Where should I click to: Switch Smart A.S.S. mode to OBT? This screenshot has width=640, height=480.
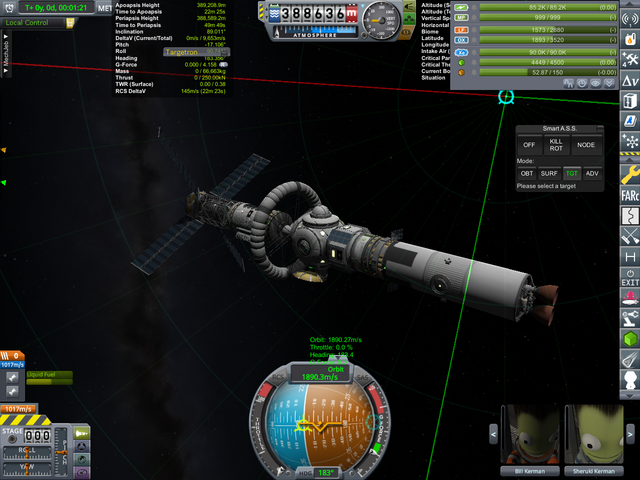(527, 173)
